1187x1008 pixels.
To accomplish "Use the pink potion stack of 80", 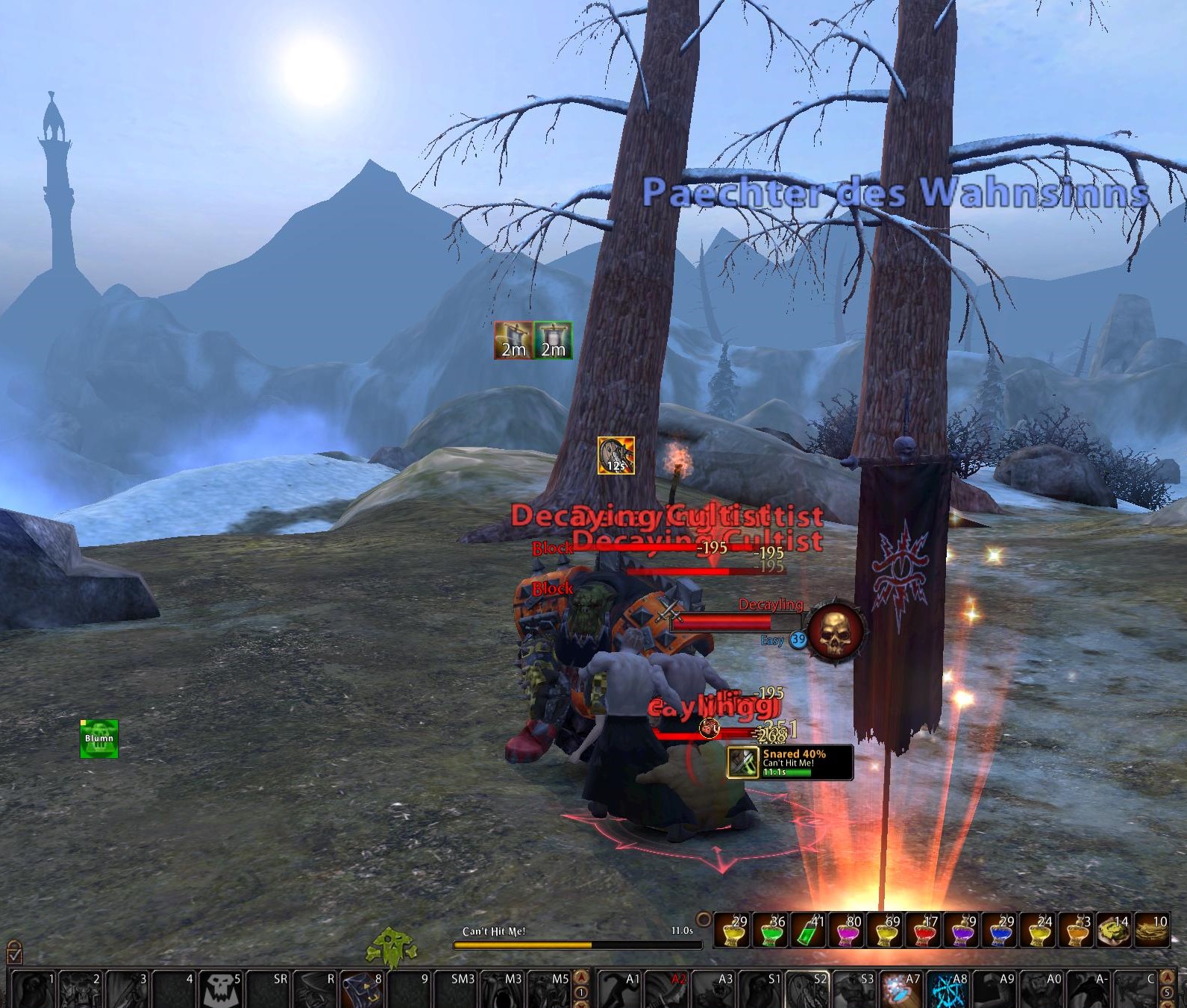I will point(847,930).
